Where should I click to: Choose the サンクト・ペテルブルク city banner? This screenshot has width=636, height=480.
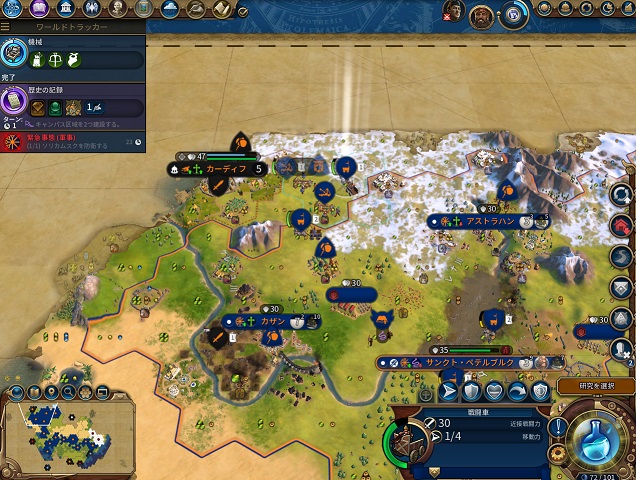coord(458,362)
